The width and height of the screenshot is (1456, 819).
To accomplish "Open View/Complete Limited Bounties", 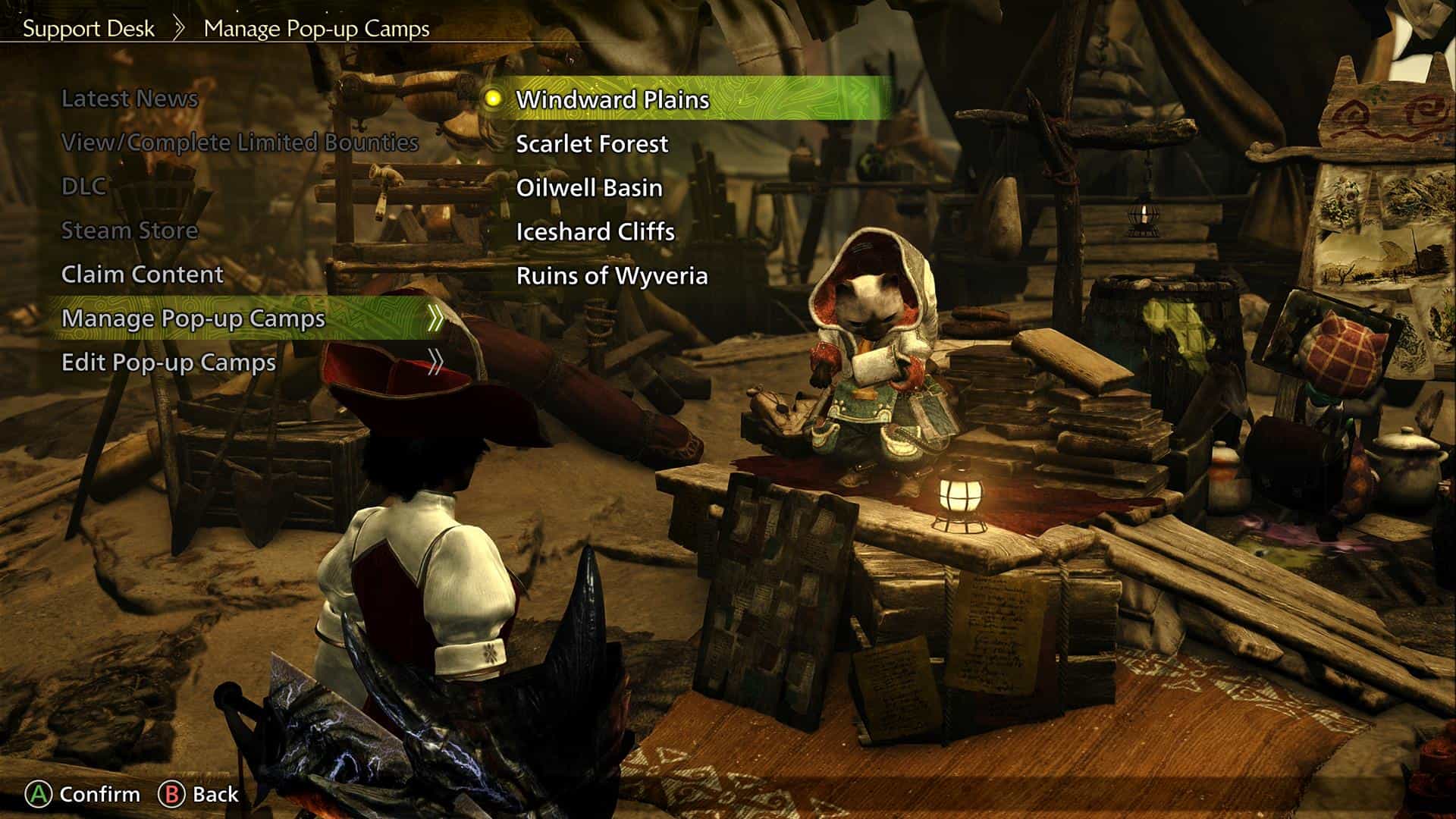I will coord(239,143).
